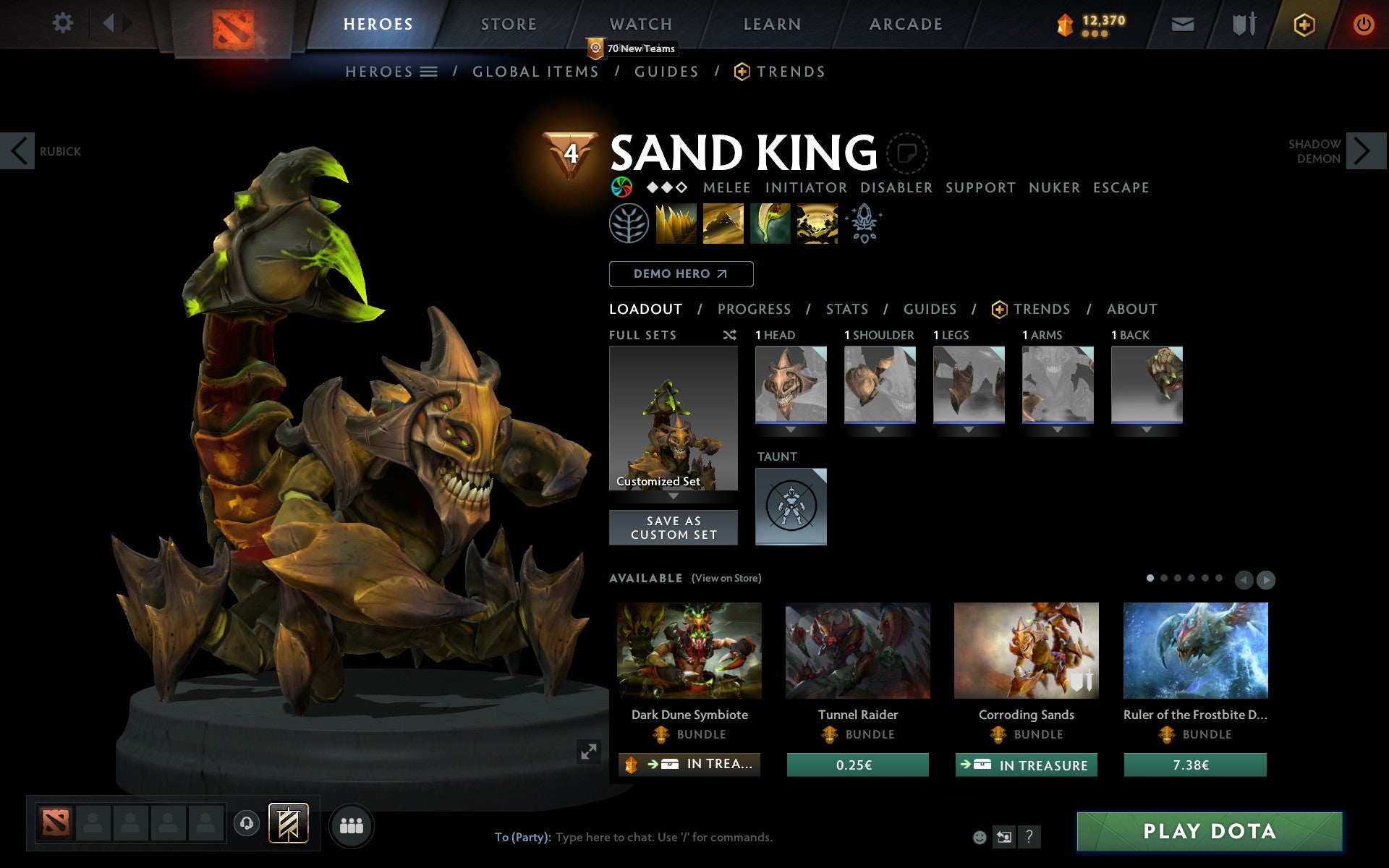Toggle the party voice chat headphone icon

point(247,823)
